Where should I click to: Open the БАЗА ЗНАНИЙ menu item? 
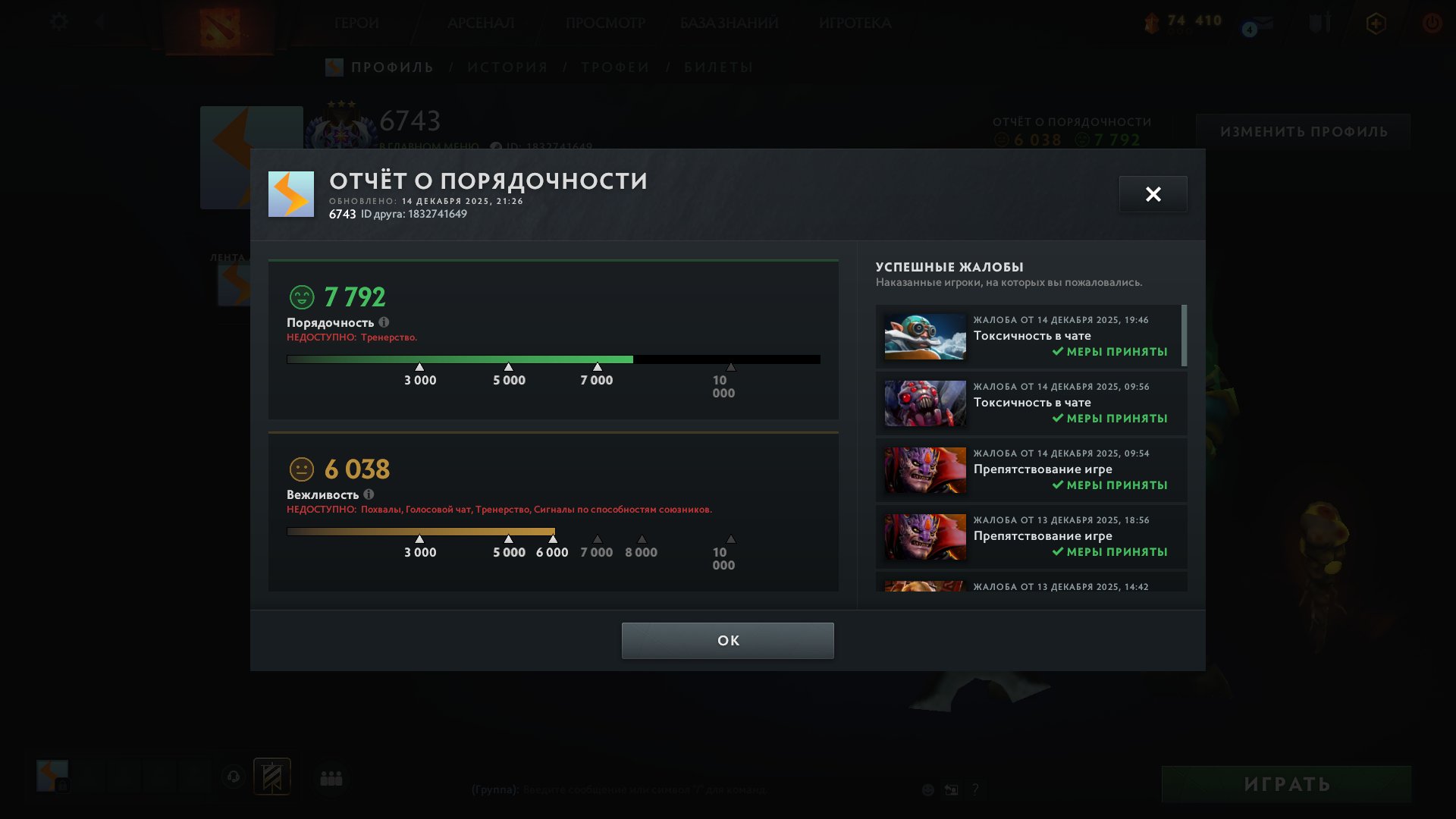[x=729, y=23]
